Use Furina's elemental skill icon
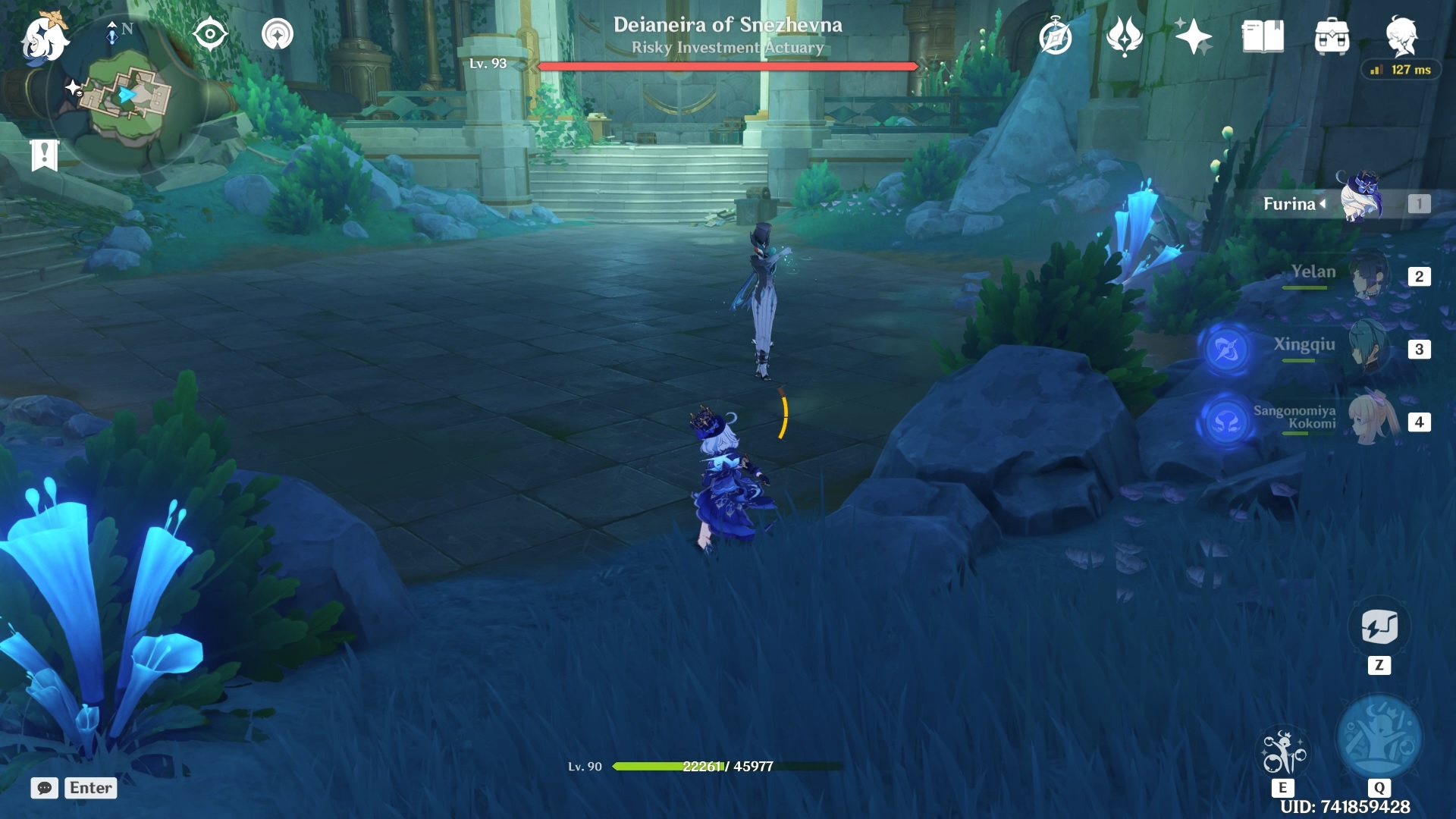The image size is (1456, 819). (x=1283, y=752)
